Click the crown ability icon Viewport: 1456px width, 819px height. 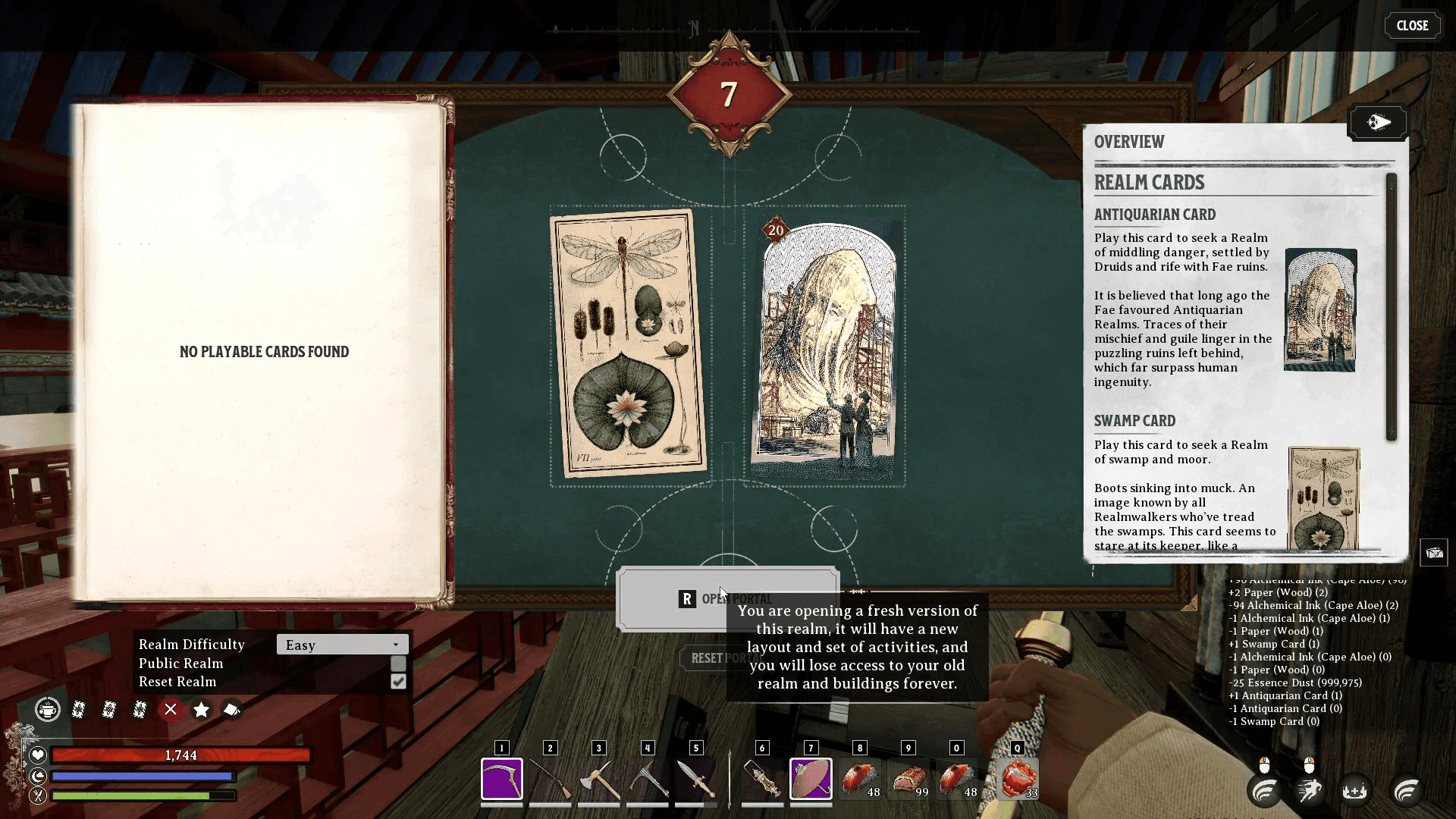[x=1354, y=791]
